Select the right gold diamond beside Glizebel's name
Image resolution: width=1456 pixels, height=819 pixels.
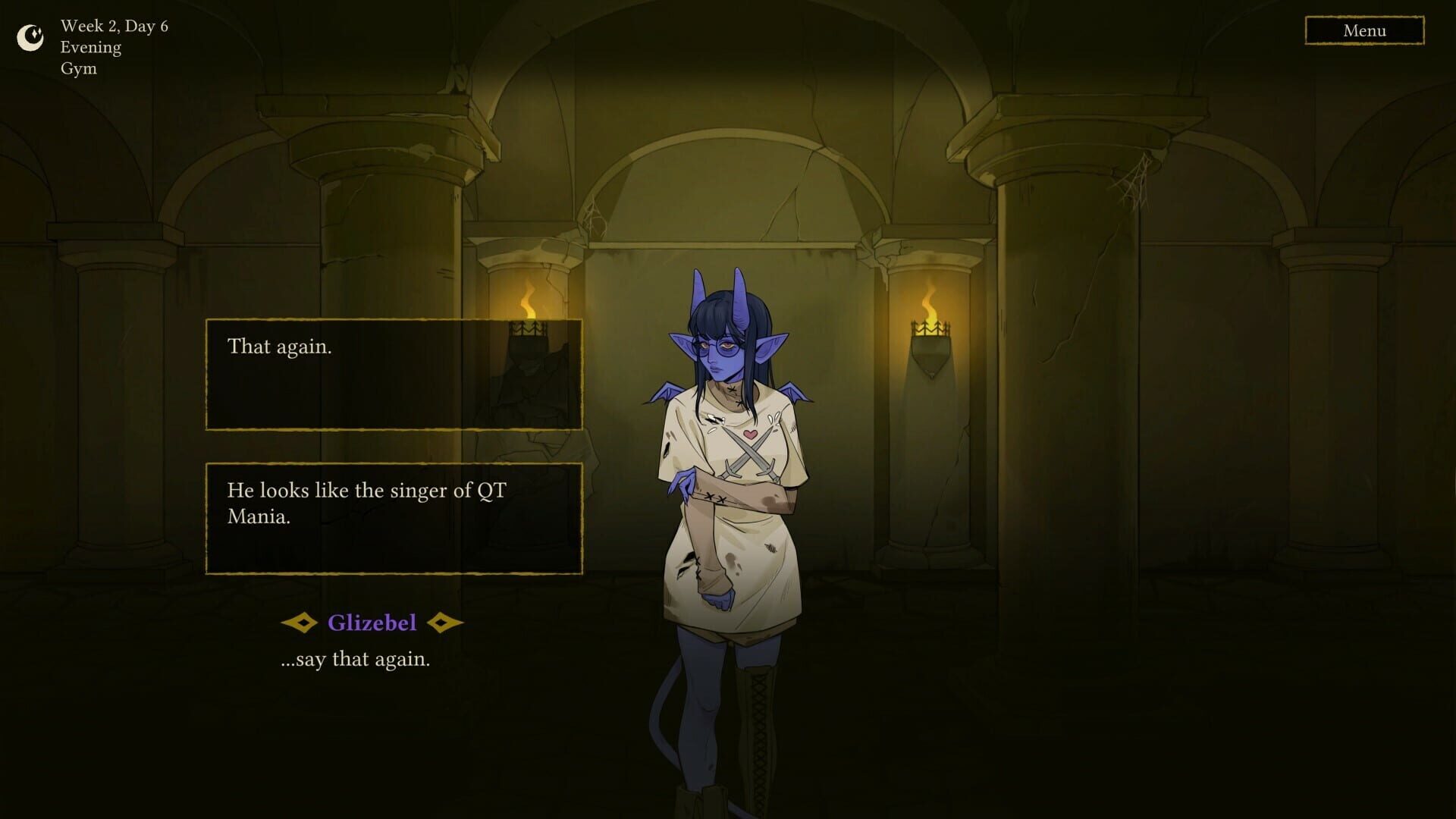point(440,623)
